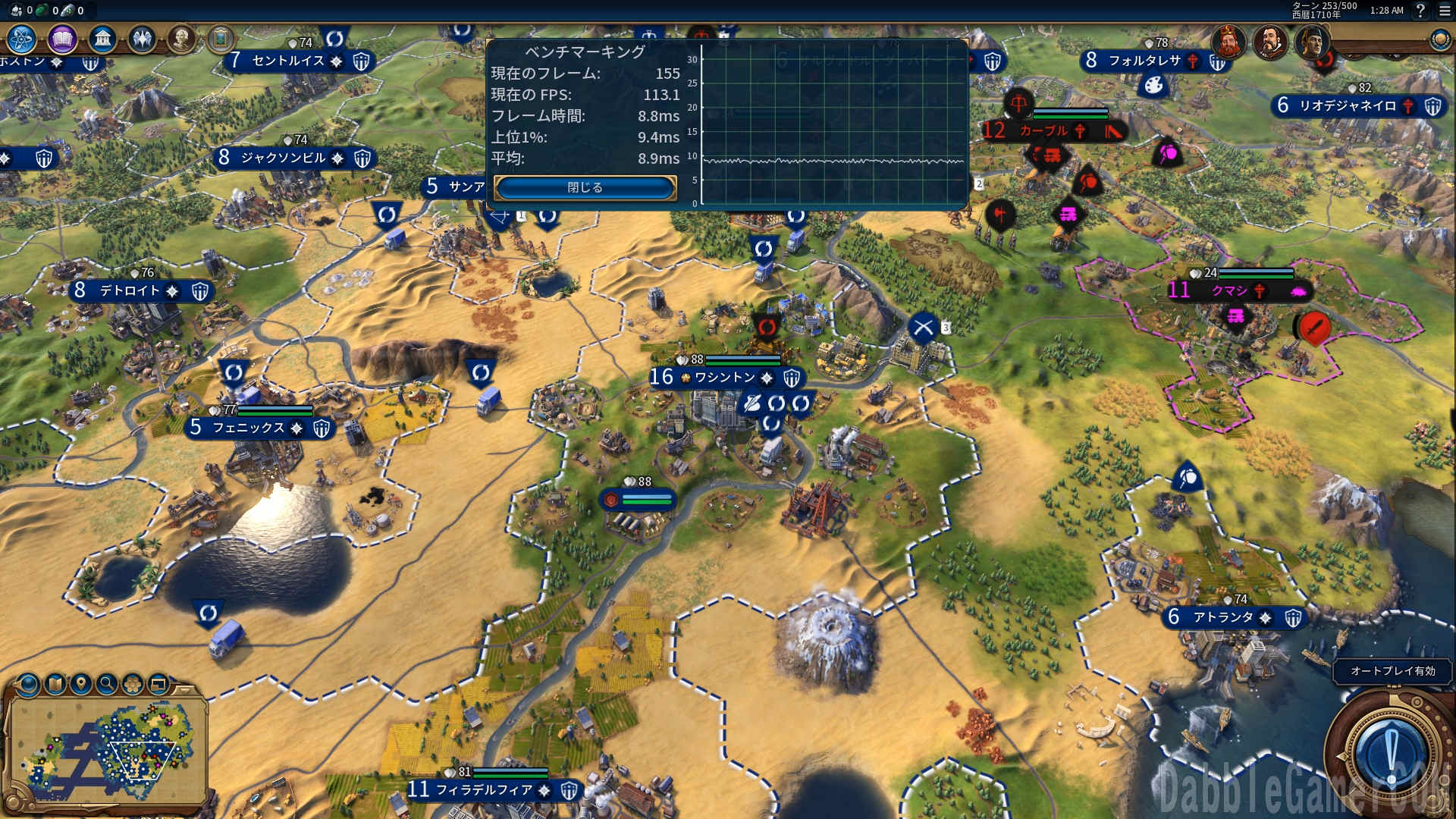Open the civics tree purple book icon
The height and width of the screenshot is (819, 1456).
(62, 39)
